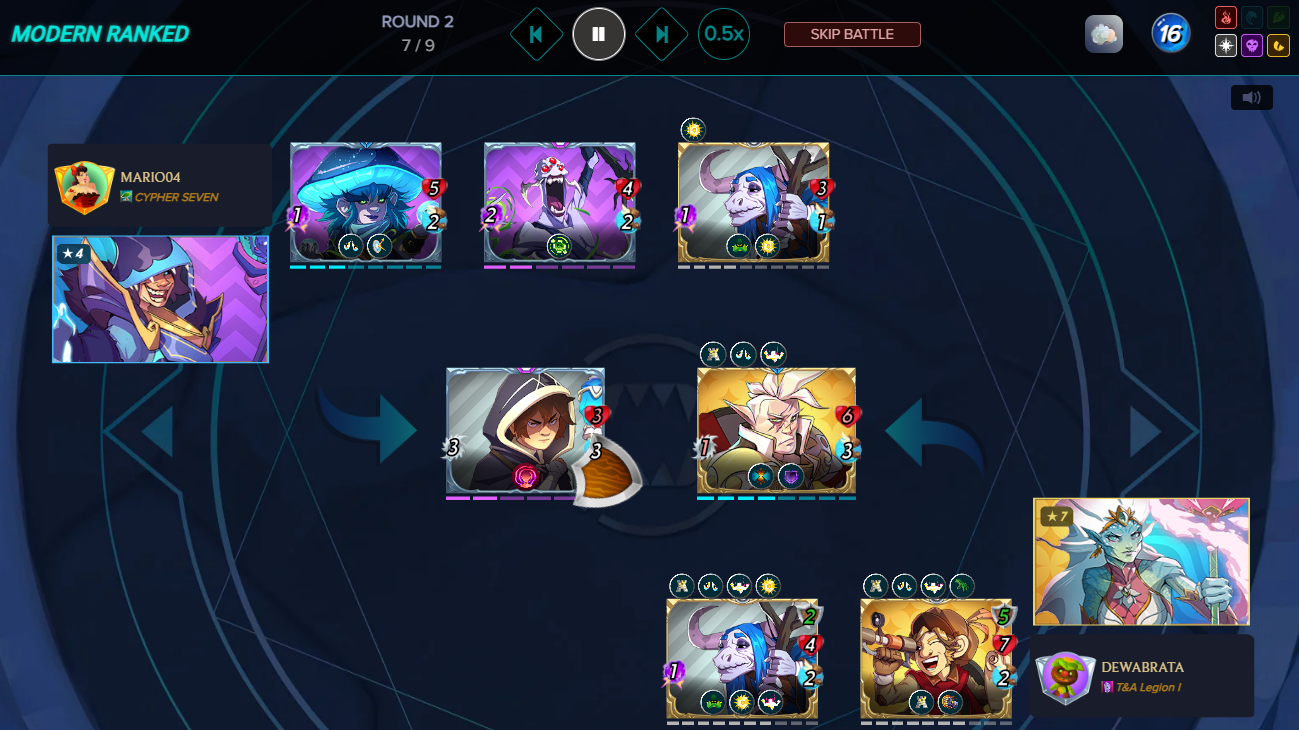Inspect the laughing telescope girl card
1299x730 pixels.
[x=936, y=658]
